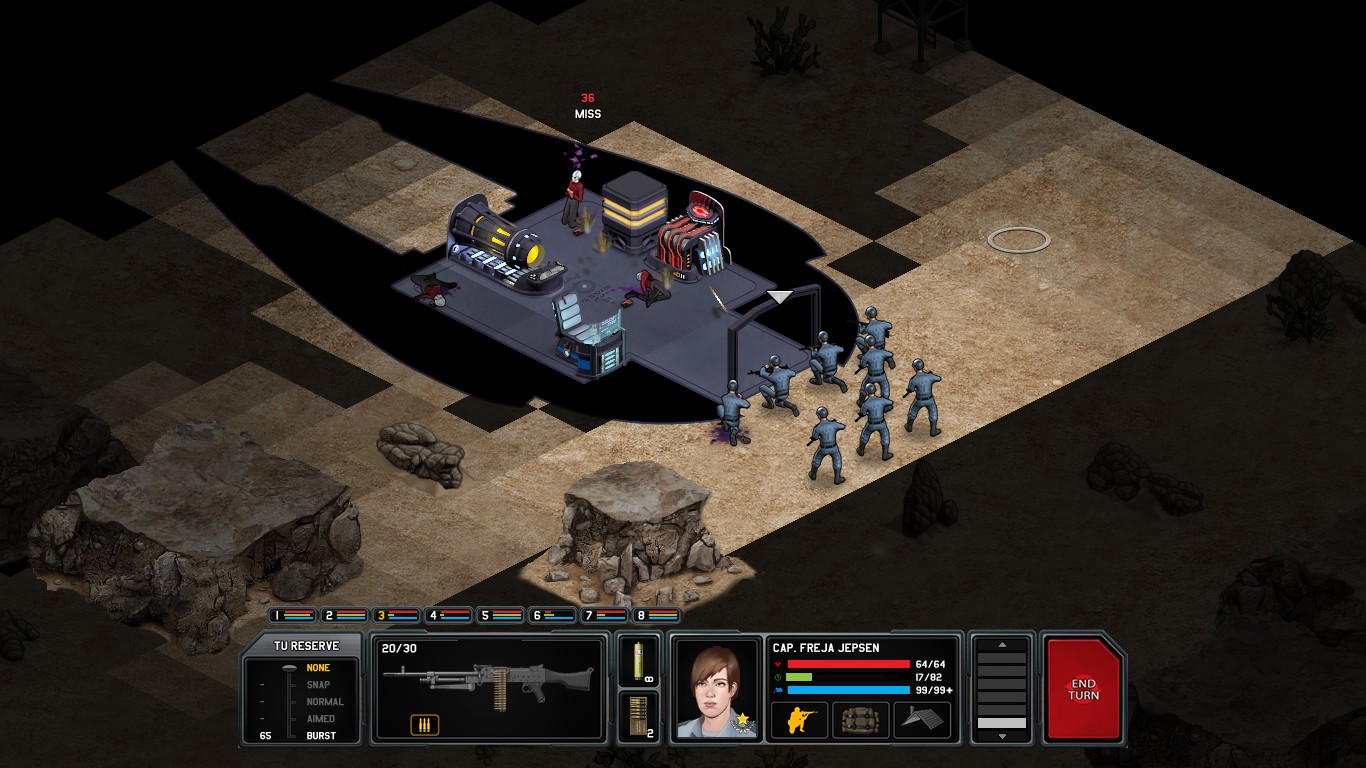Switch to soldier 4

[448, 616]
